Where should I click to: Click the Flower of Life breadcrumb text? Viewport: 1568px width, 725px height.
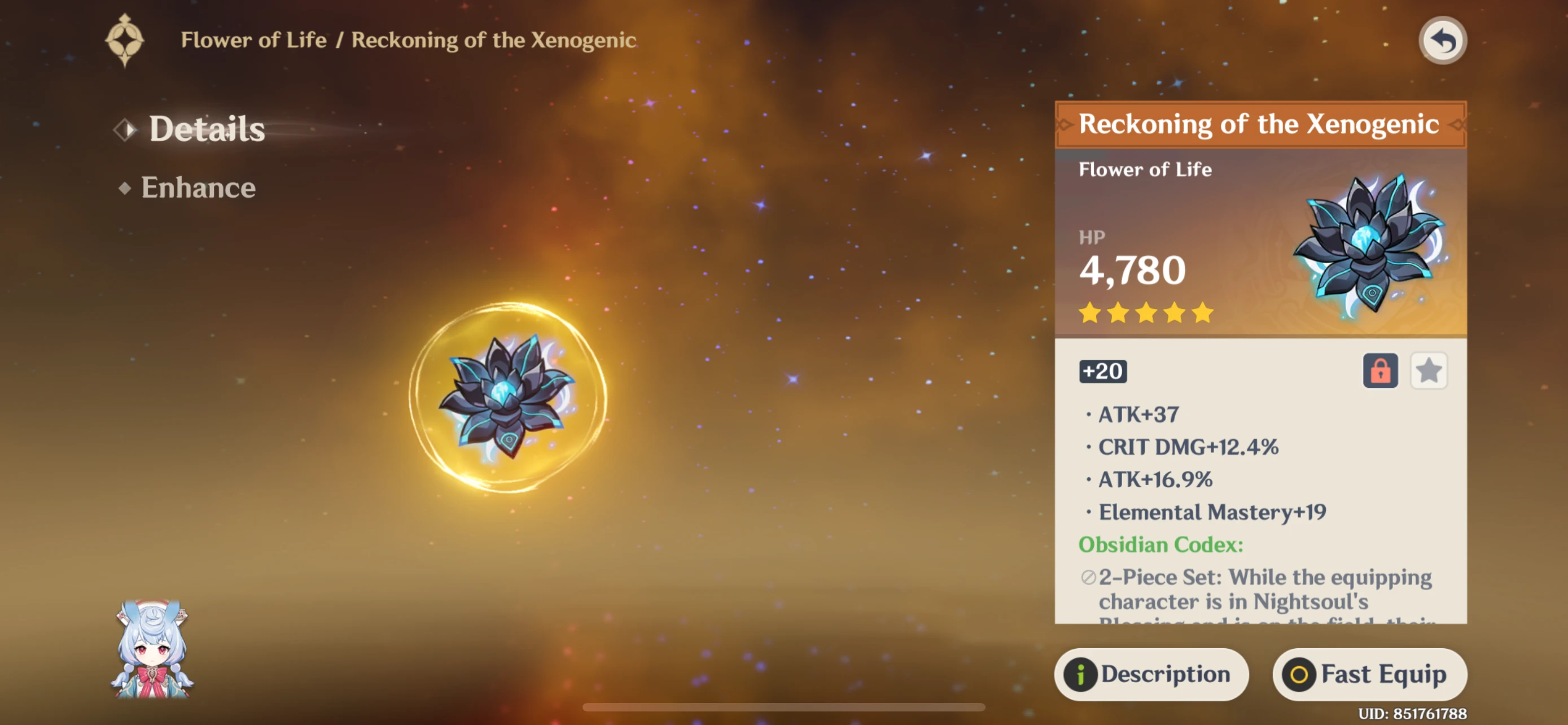[254, 40]
